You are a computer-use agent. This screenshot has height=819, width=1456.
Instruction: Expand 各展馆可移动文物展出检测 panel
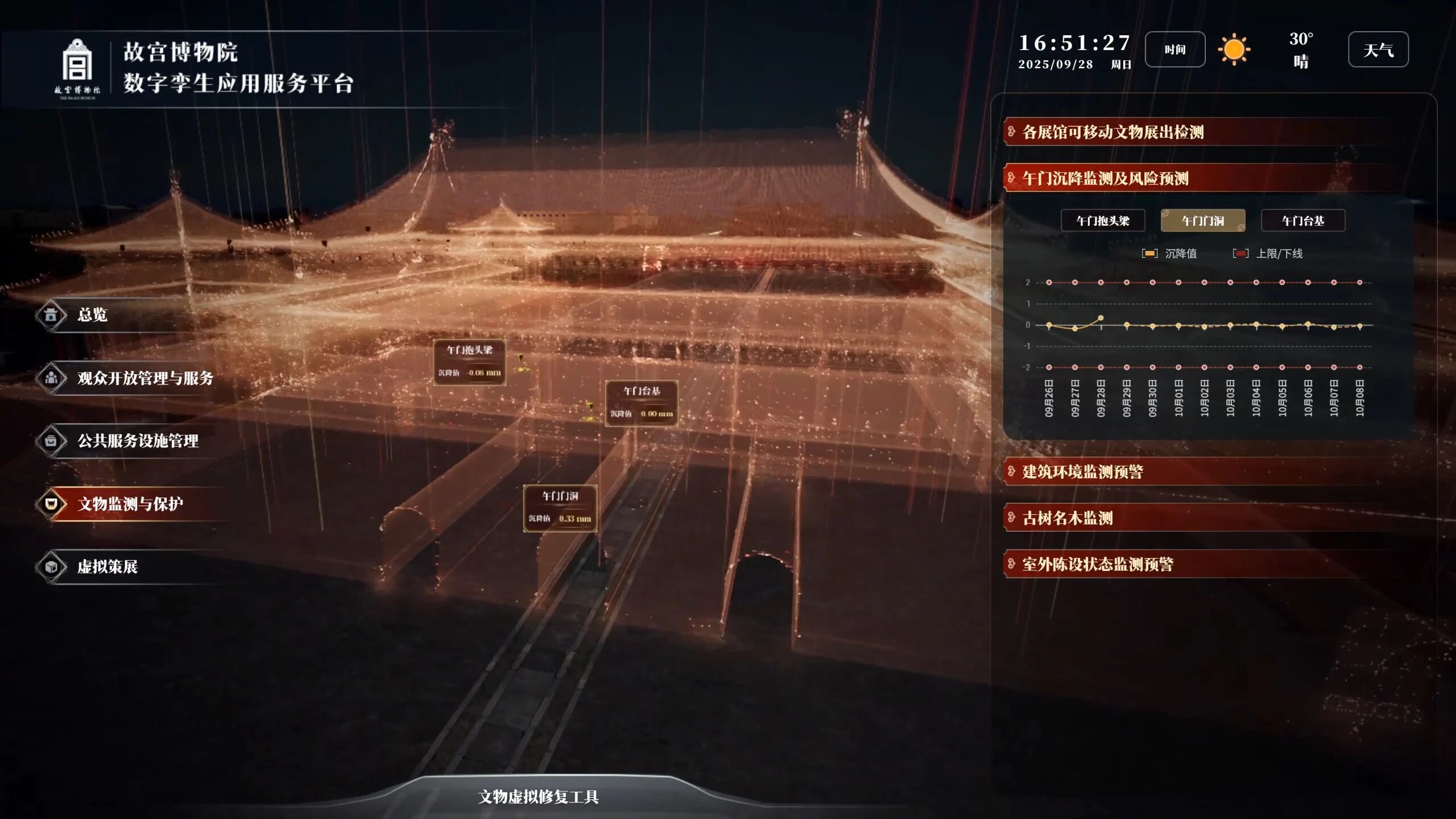tap(1112, 132)
